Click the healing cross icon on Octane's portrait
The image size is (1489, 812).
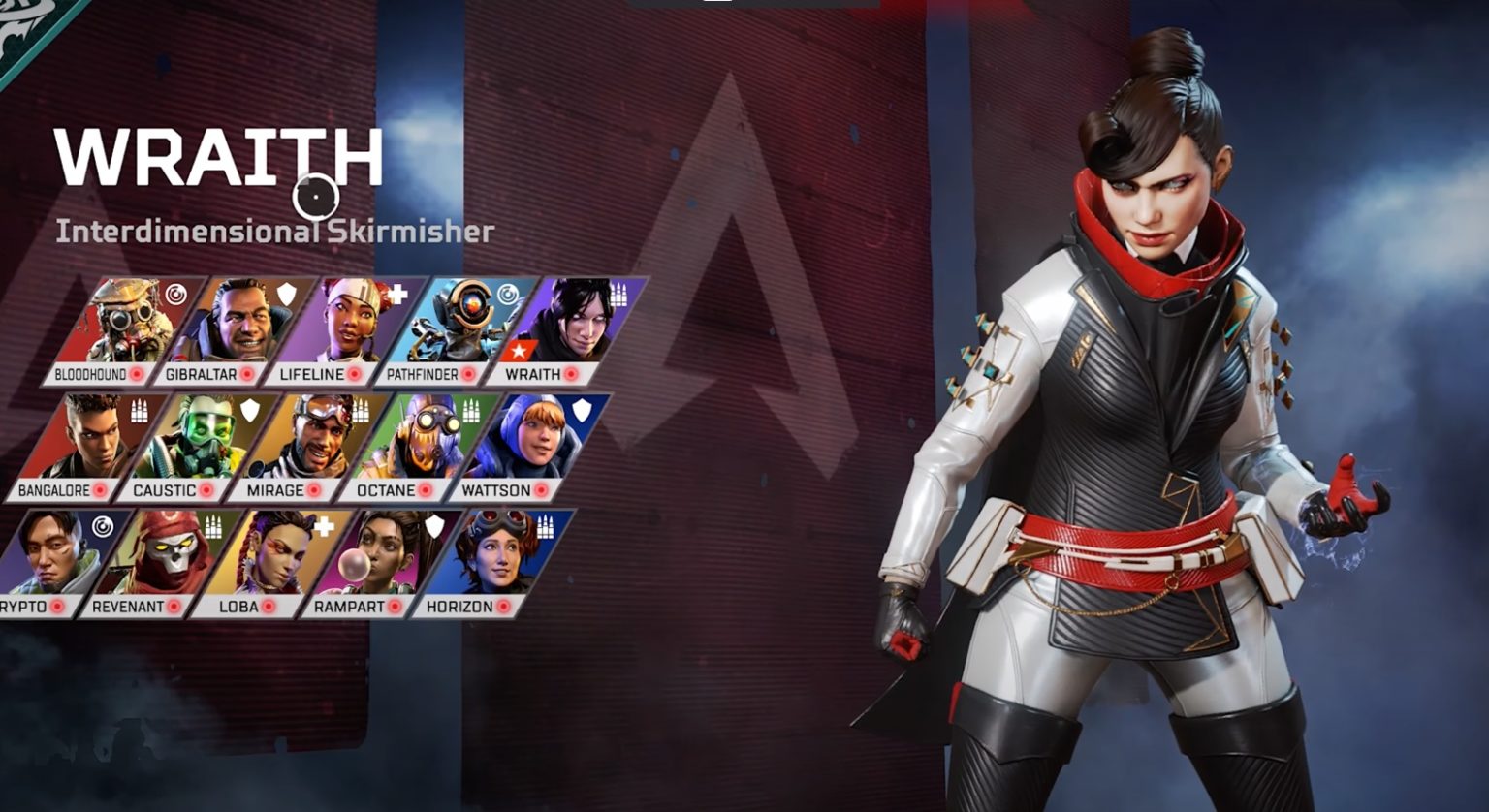click(x=472, y=412)
